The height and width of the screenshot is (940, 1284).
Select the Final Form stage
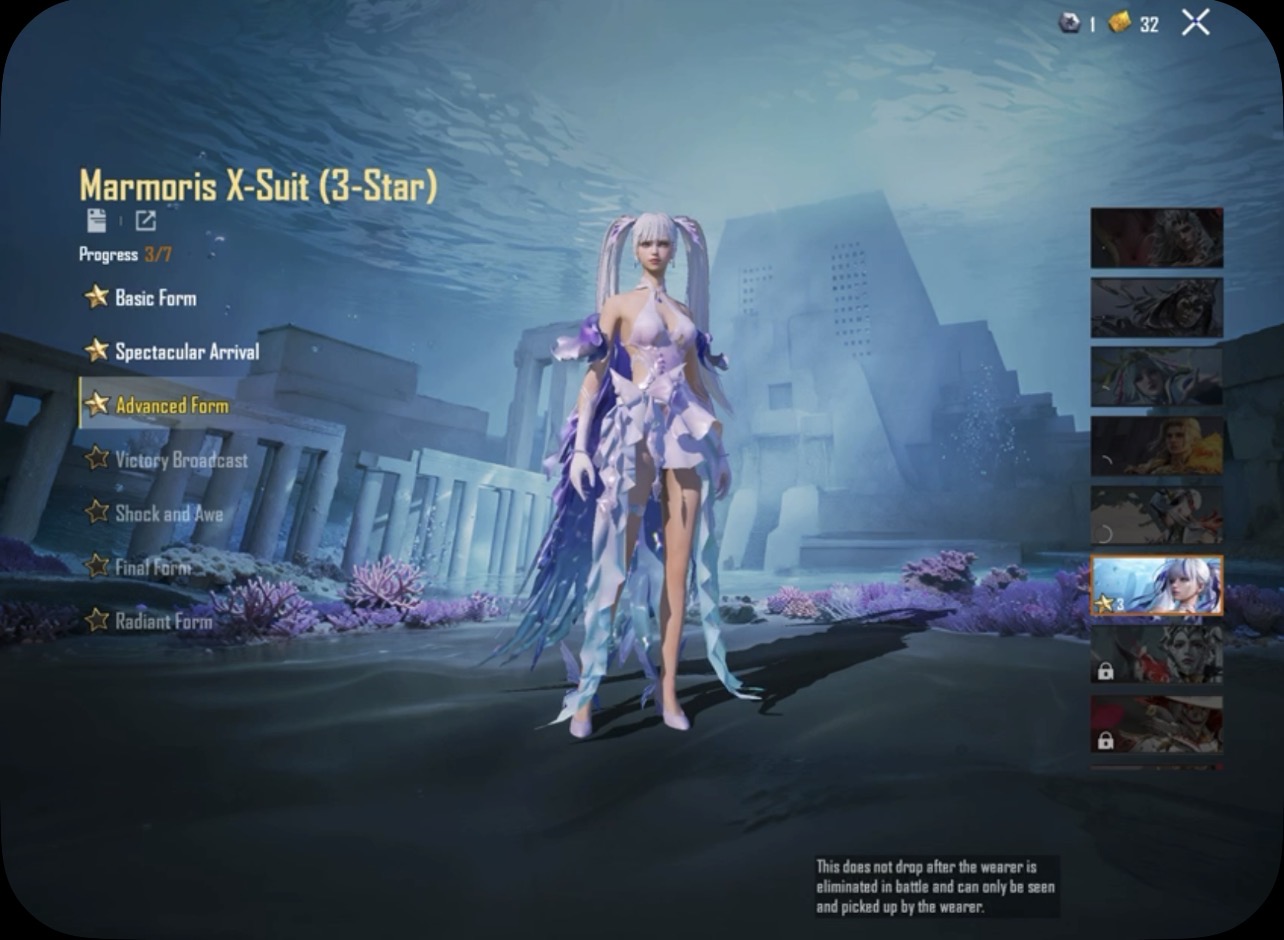152,567
